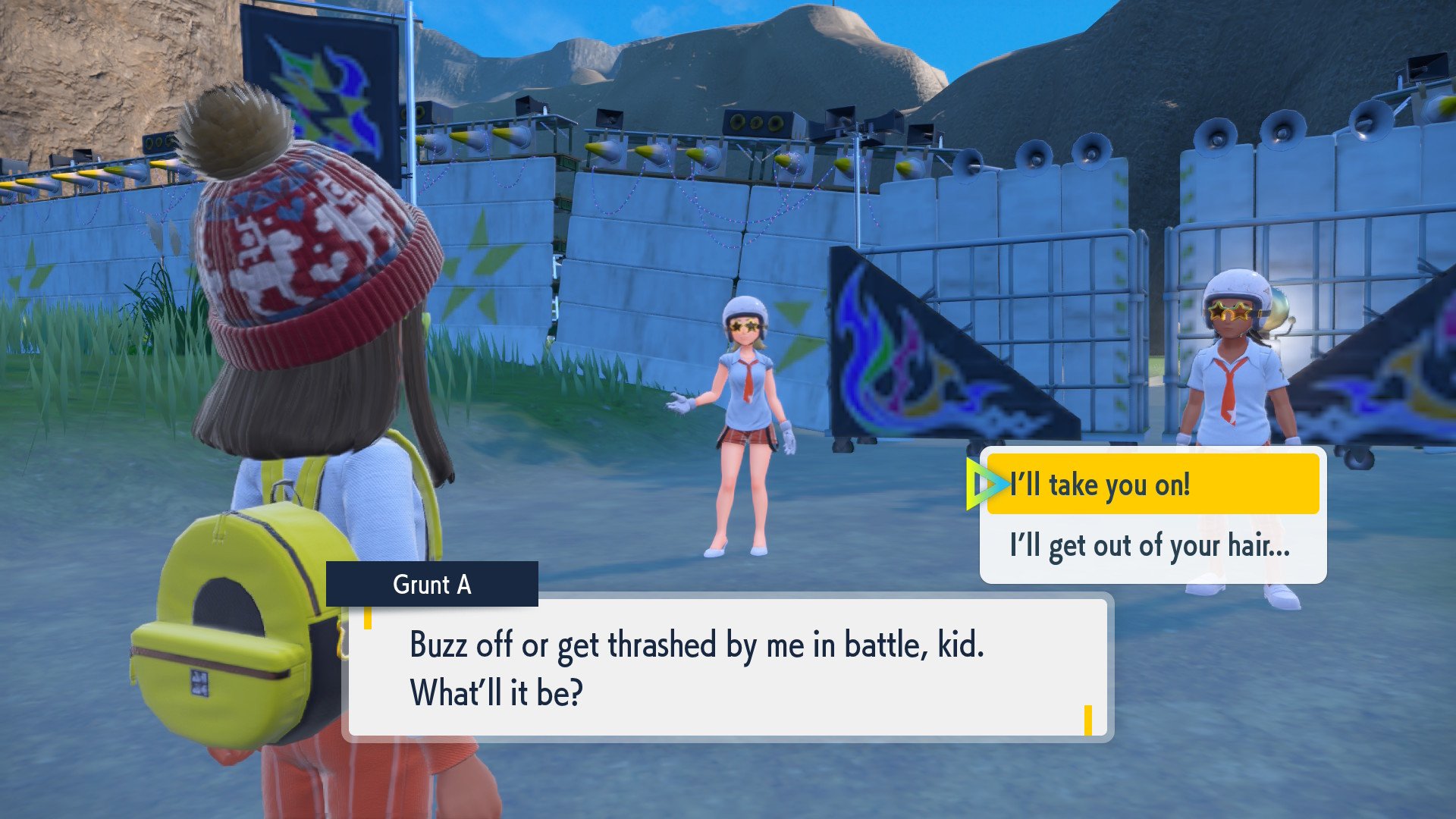The height and width of the screenshot is (819, 1456).
Task: Select "I'll get out of your hair..." option
Action: [x=1151, y=546]
